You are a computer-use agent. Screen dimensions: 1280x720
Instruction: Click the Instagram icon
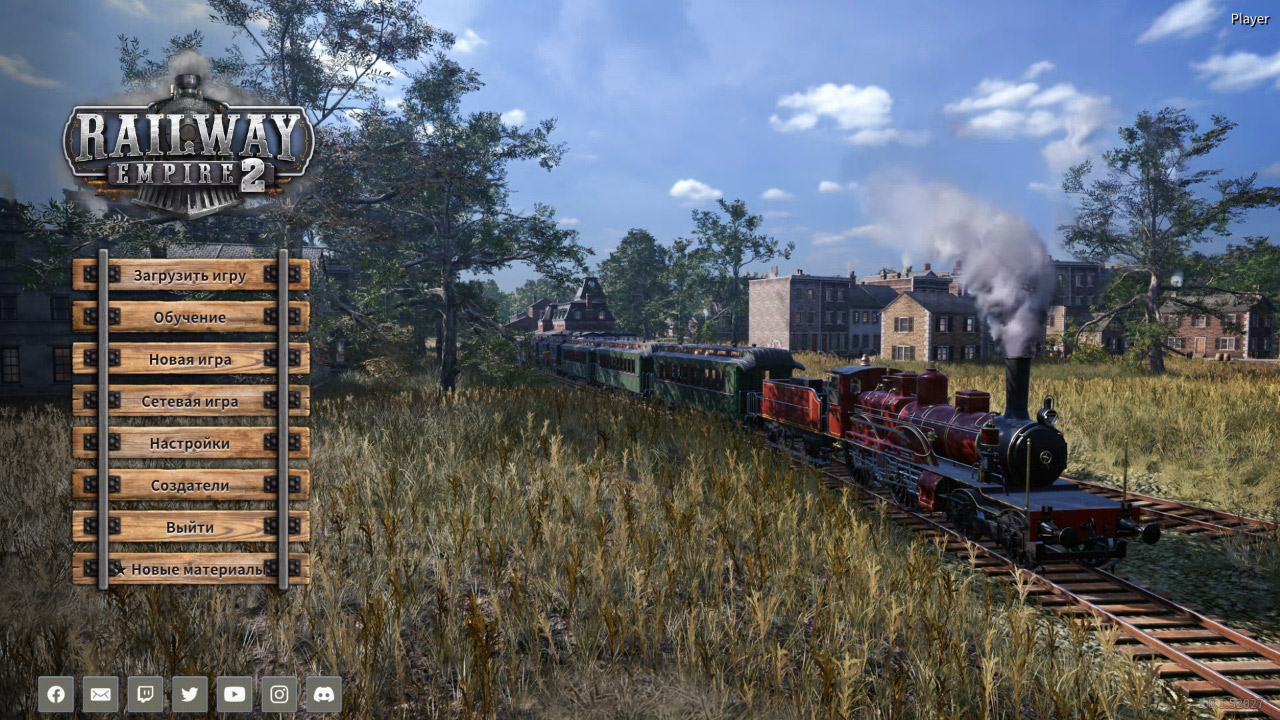[x=278, y=694]
